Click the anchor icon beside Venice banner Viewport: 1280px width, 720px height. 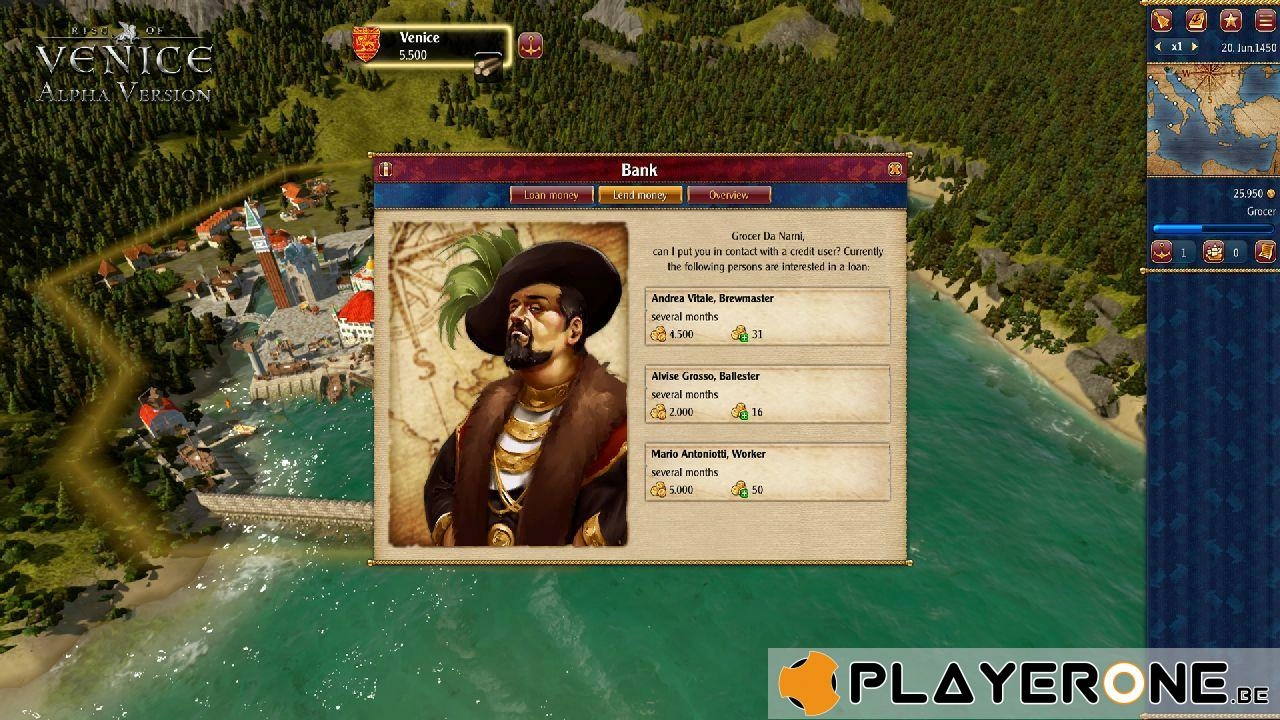530,45
